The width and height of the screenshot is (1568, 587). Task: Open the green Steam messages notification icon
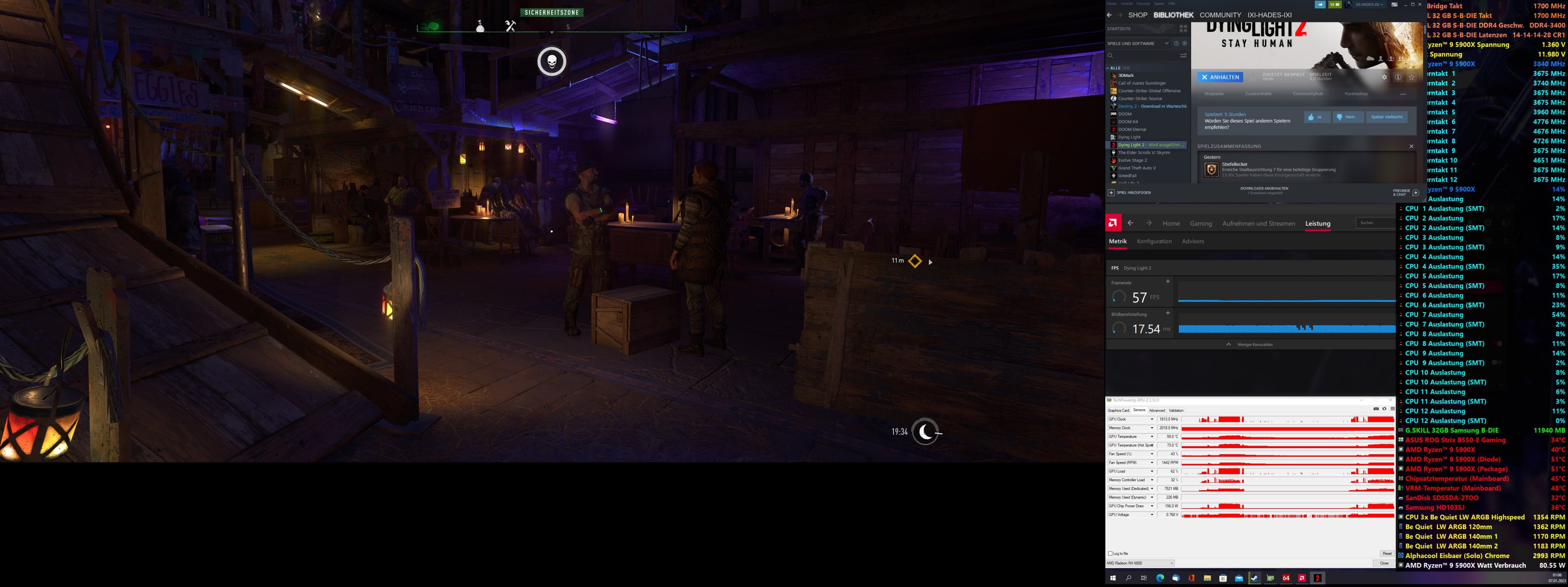pos(1335,5)
